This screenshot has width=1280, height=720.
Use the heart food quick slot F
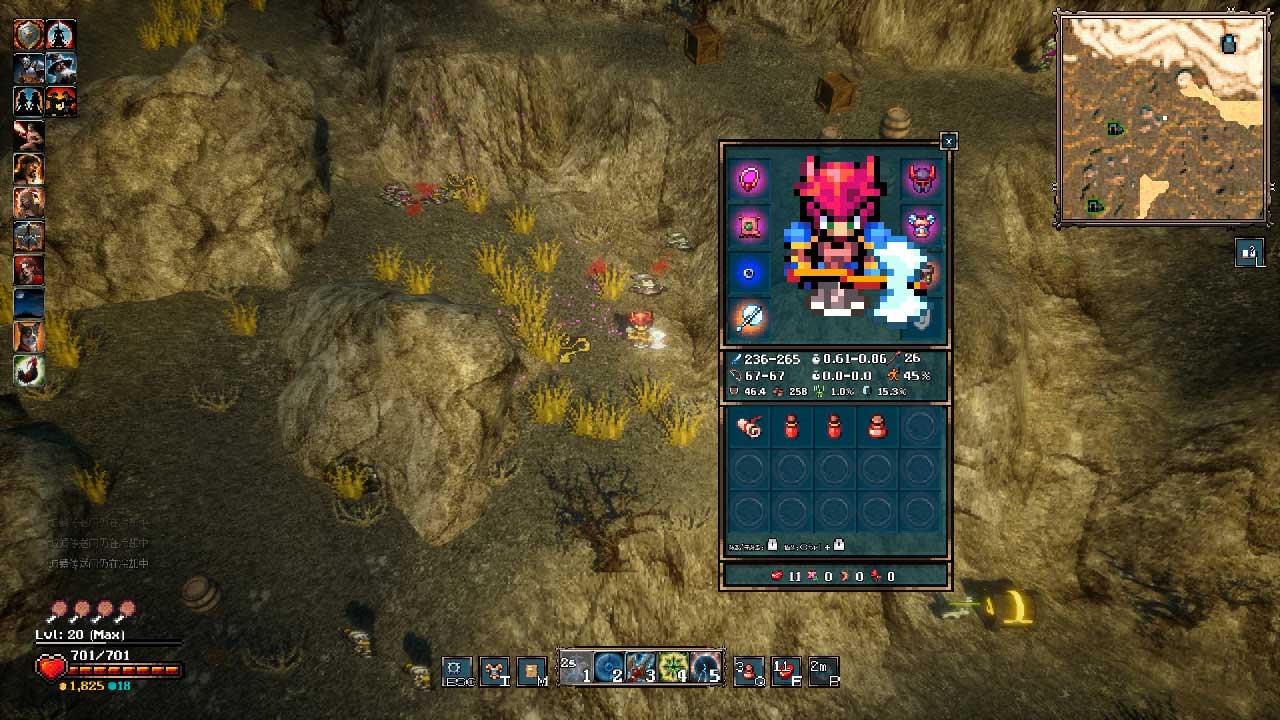(x=787, y=671)
